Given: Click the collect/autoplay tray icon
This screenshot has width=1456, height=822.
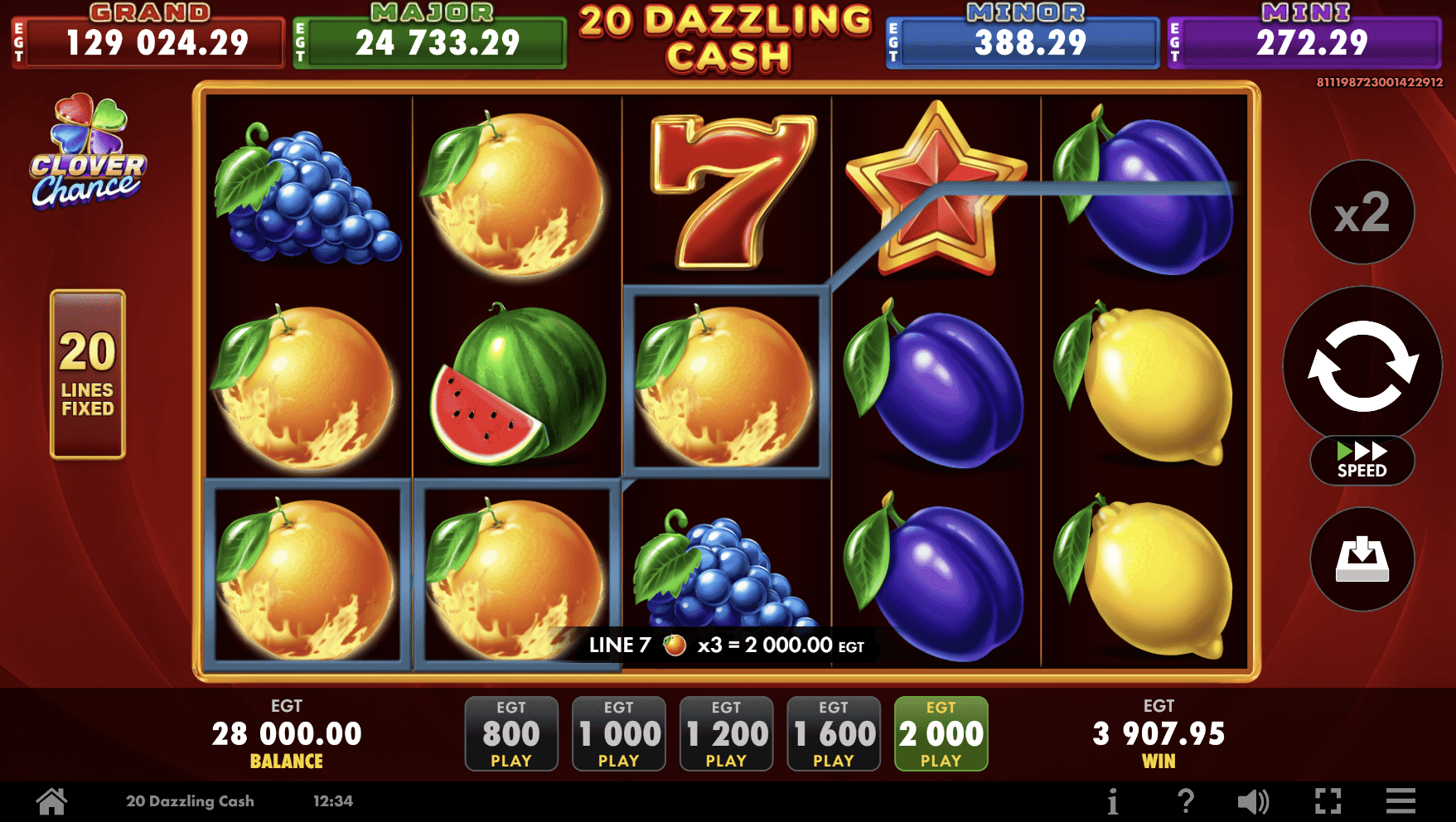Looking at the screenshot, I should point(1362,560).
